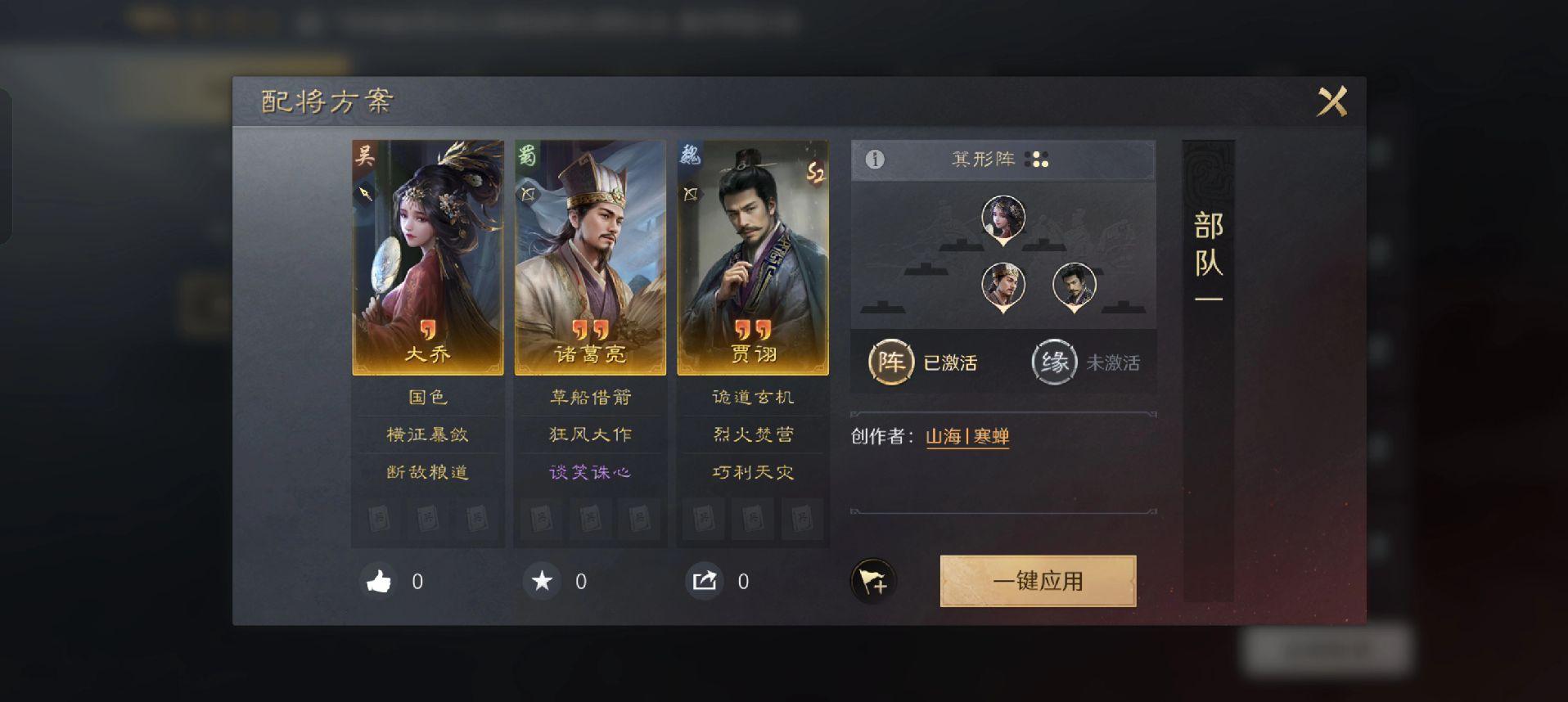Inspect the 狂风大作 skill
Viewport: 1568px width, 702px height.
click(589, 434)
